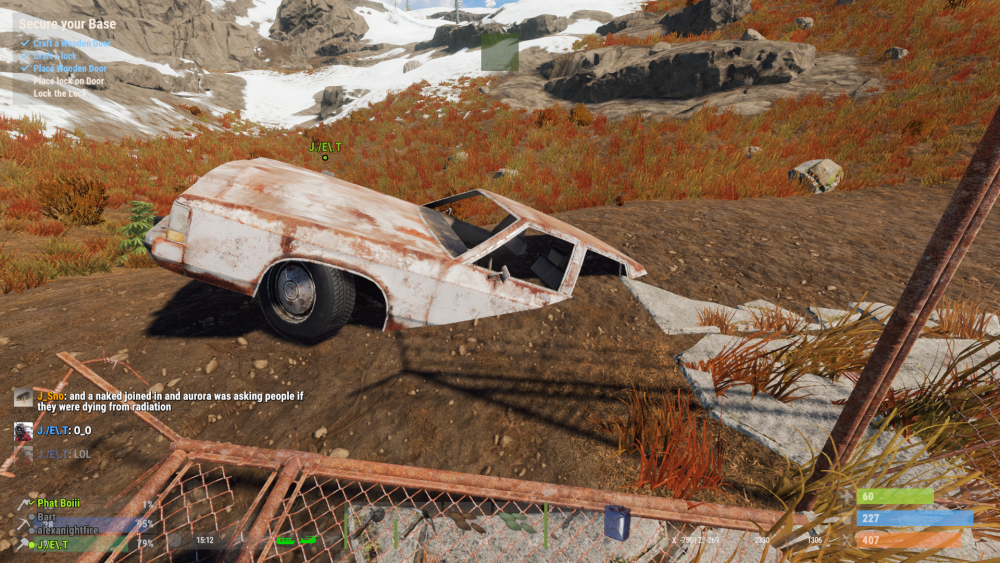
Task: Select Phat Boiii in the team list
Action: pyautogui.click(x=58, y=504)
